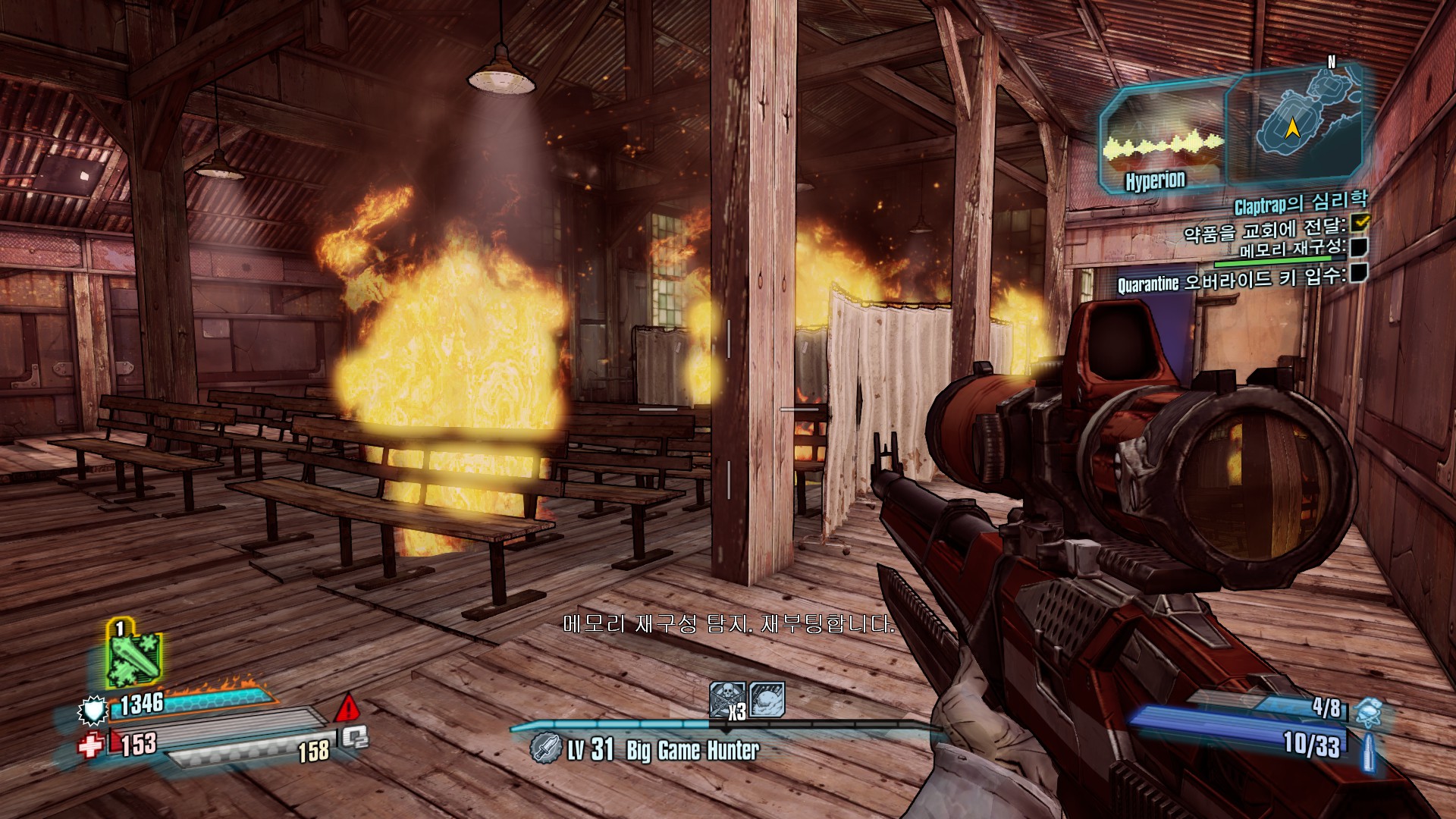Viewport: 1456px width, 819px height.
Task: Click the shield icon beside 1346
Action: [x=94, y=711]
